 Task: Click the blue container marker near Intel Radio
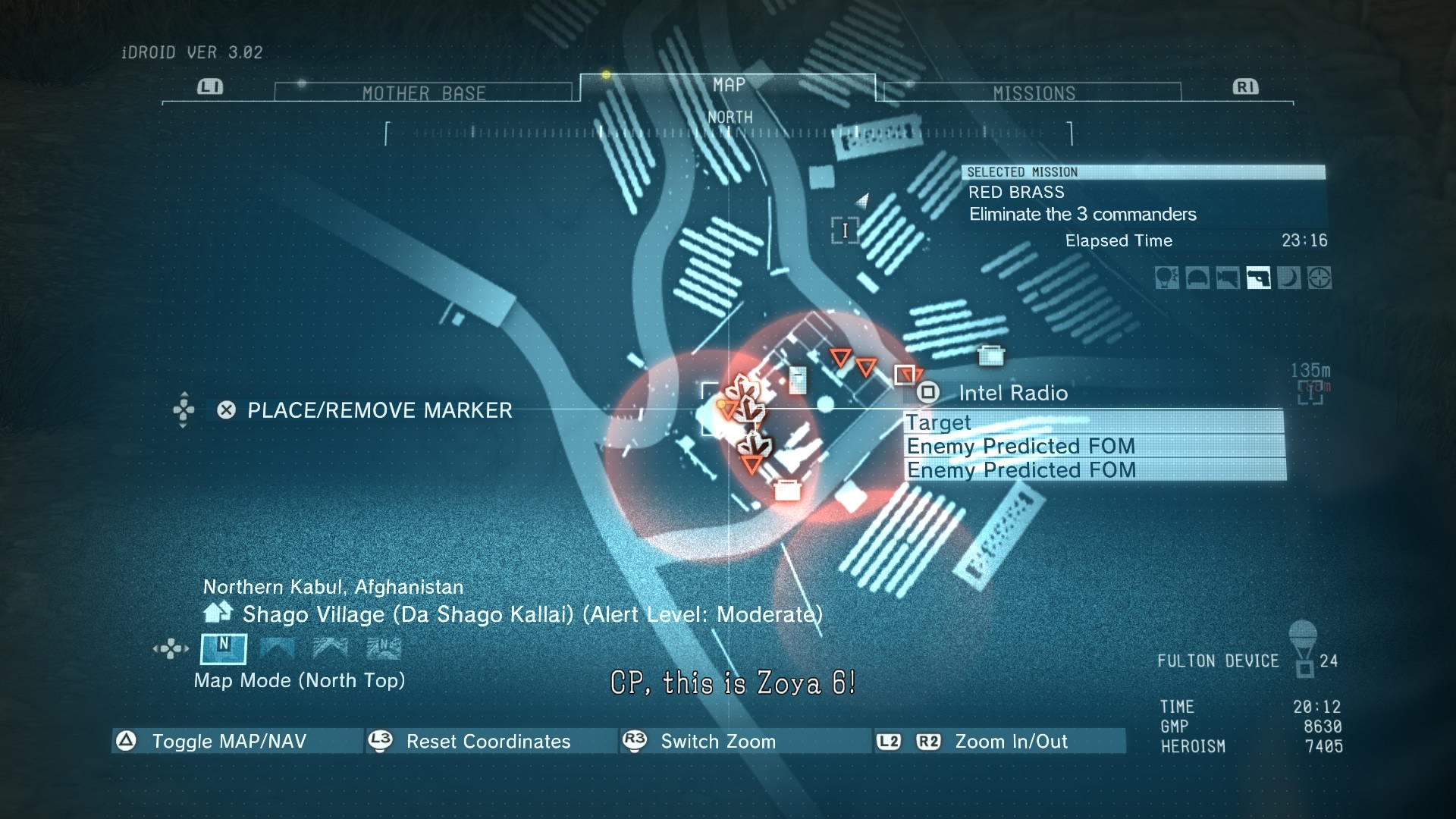[990, 355]
